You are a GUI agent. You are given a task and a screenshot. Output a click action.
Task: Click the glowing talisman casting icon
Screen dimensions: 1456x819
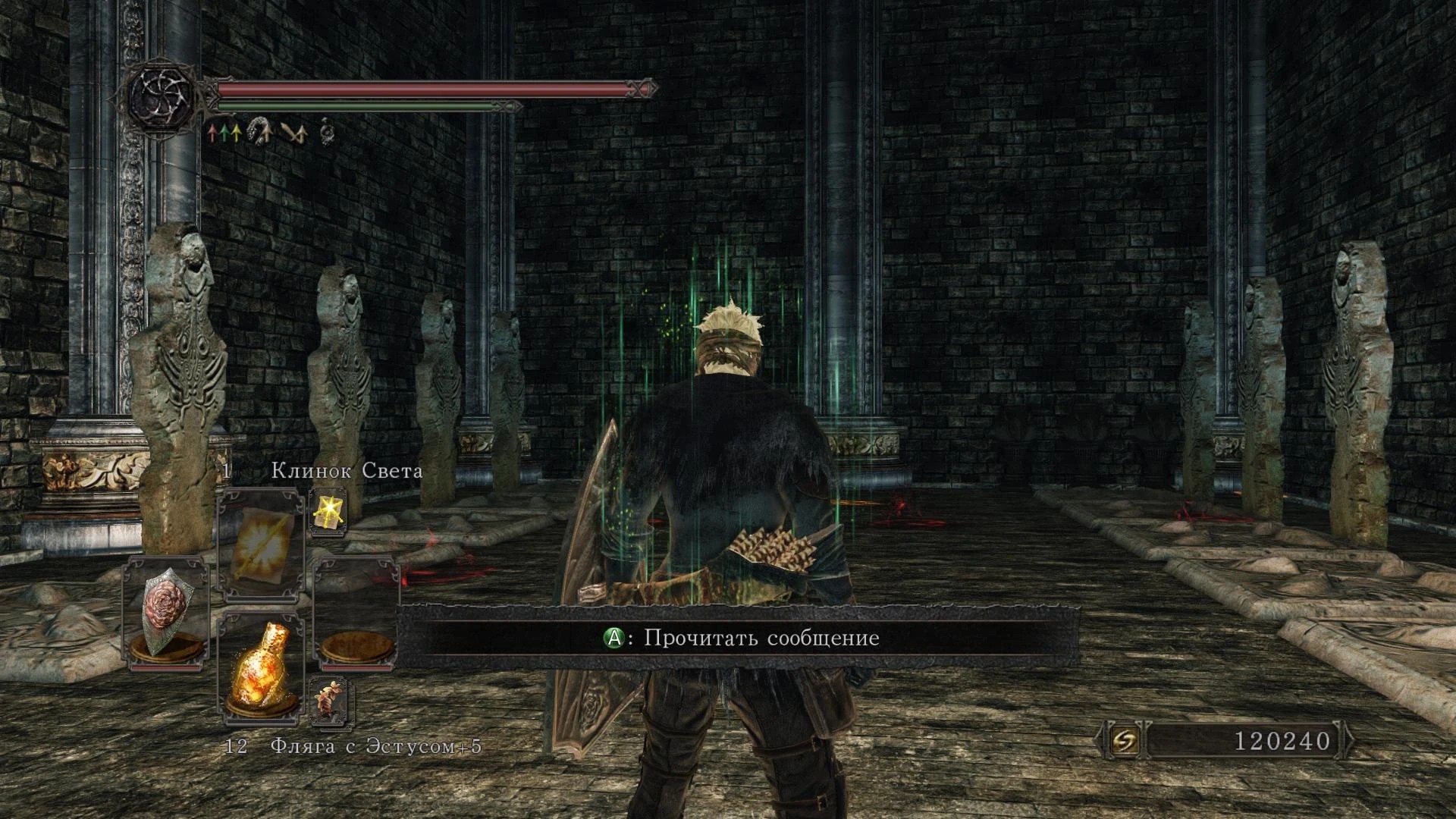pyautogui.click(x=329, y=510)
